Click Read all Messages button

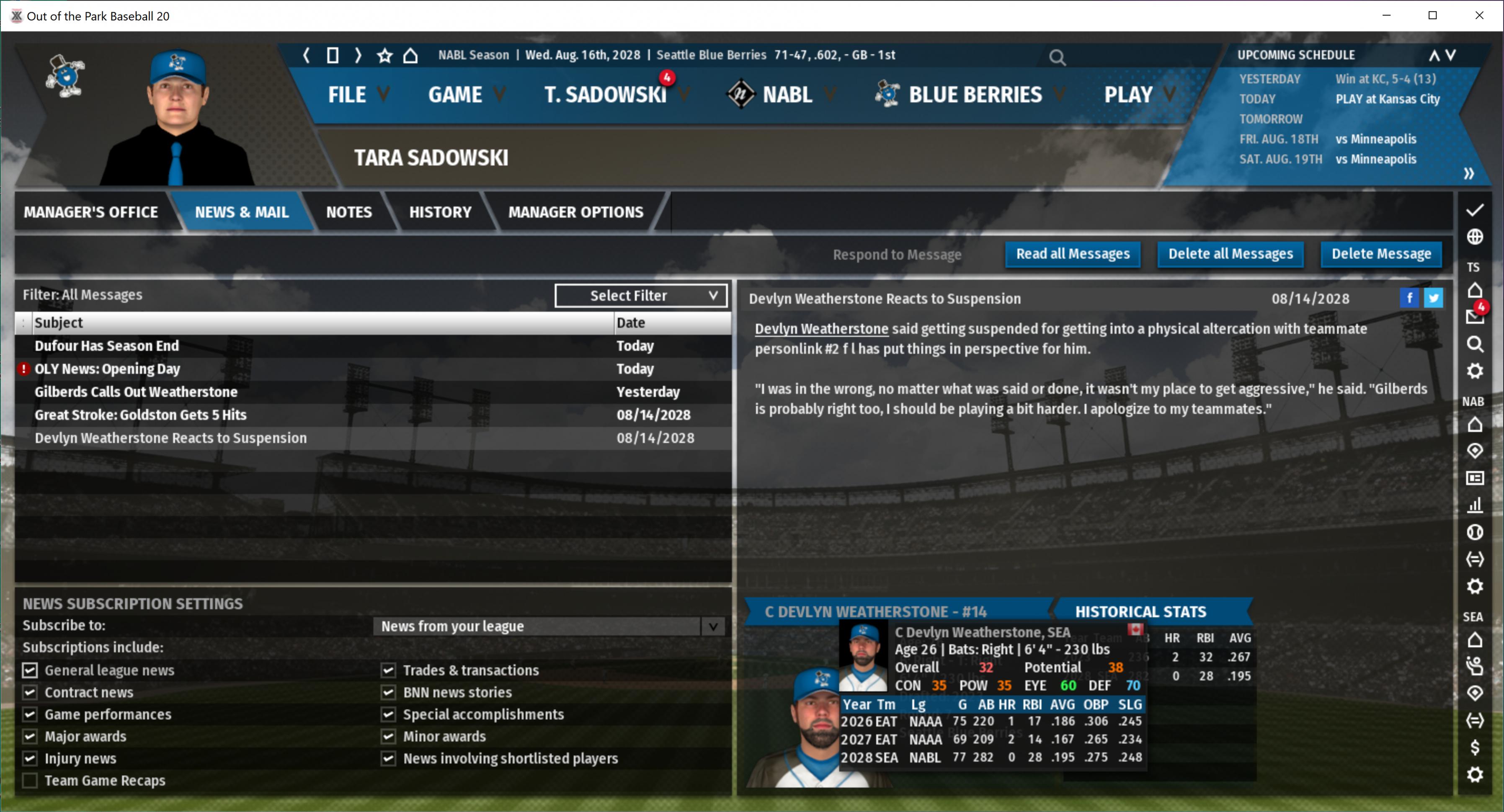(1073, 254)
